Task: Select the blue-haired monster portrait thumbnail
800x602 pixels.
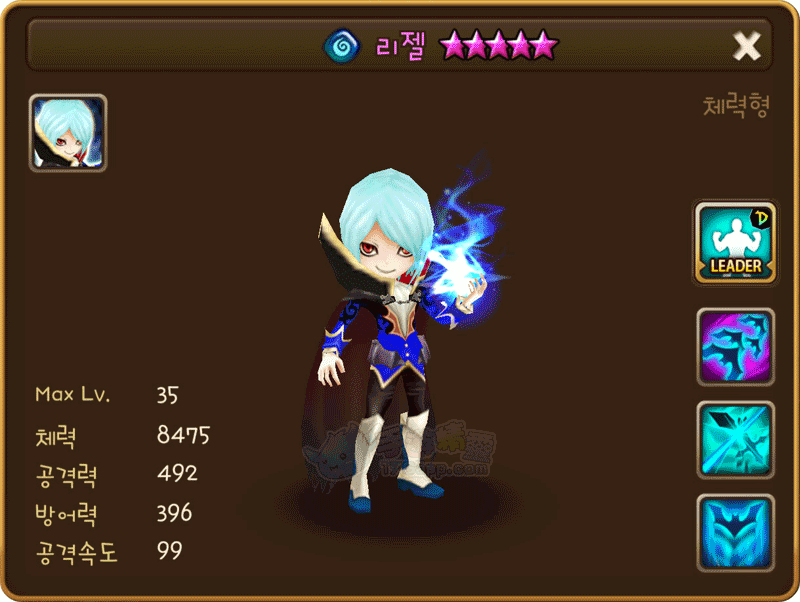Action: pyautogui.click(x=68, y=134)
